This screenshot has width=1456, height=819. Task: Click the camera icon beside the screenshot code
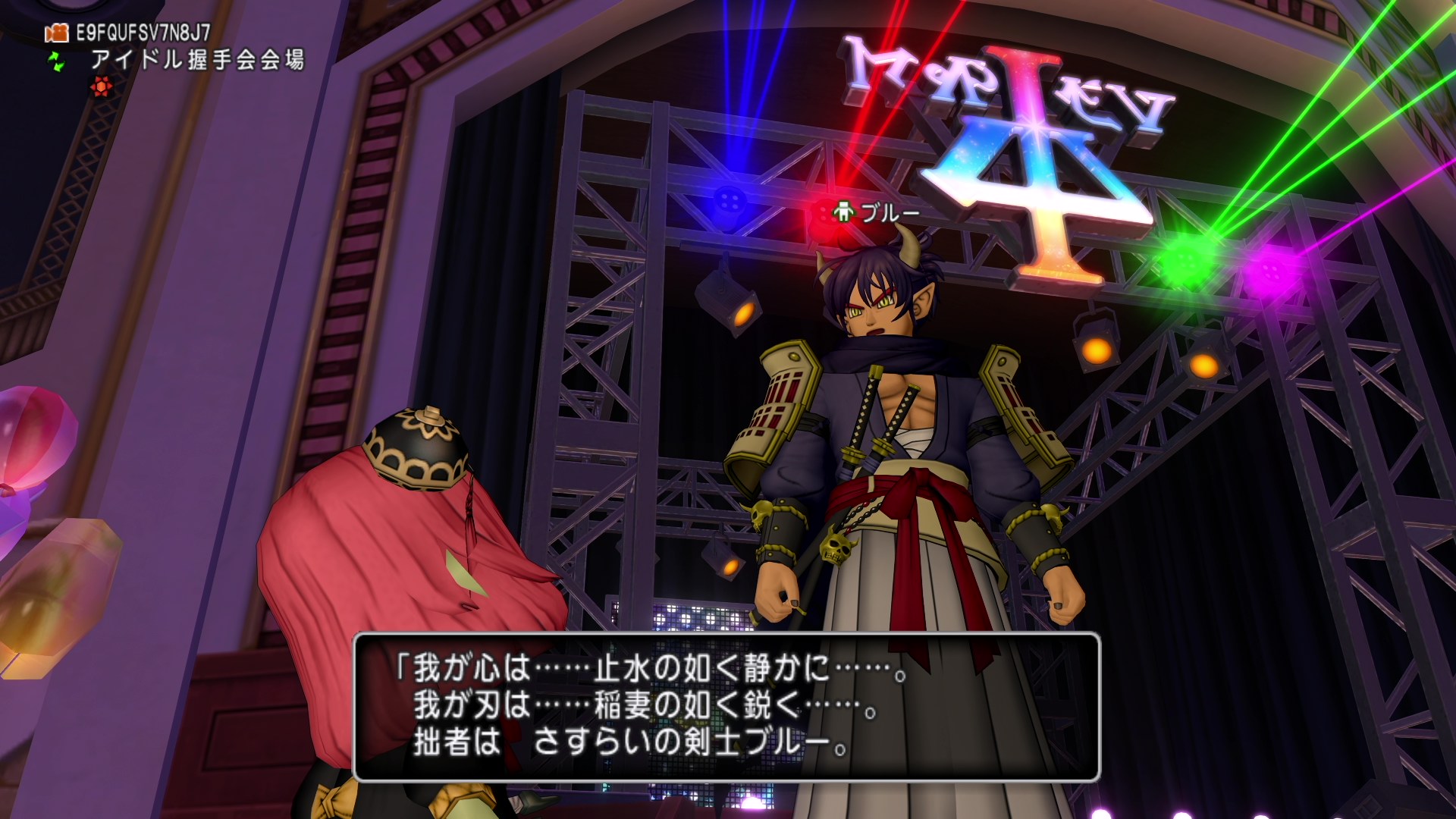(x=57, y=33)
